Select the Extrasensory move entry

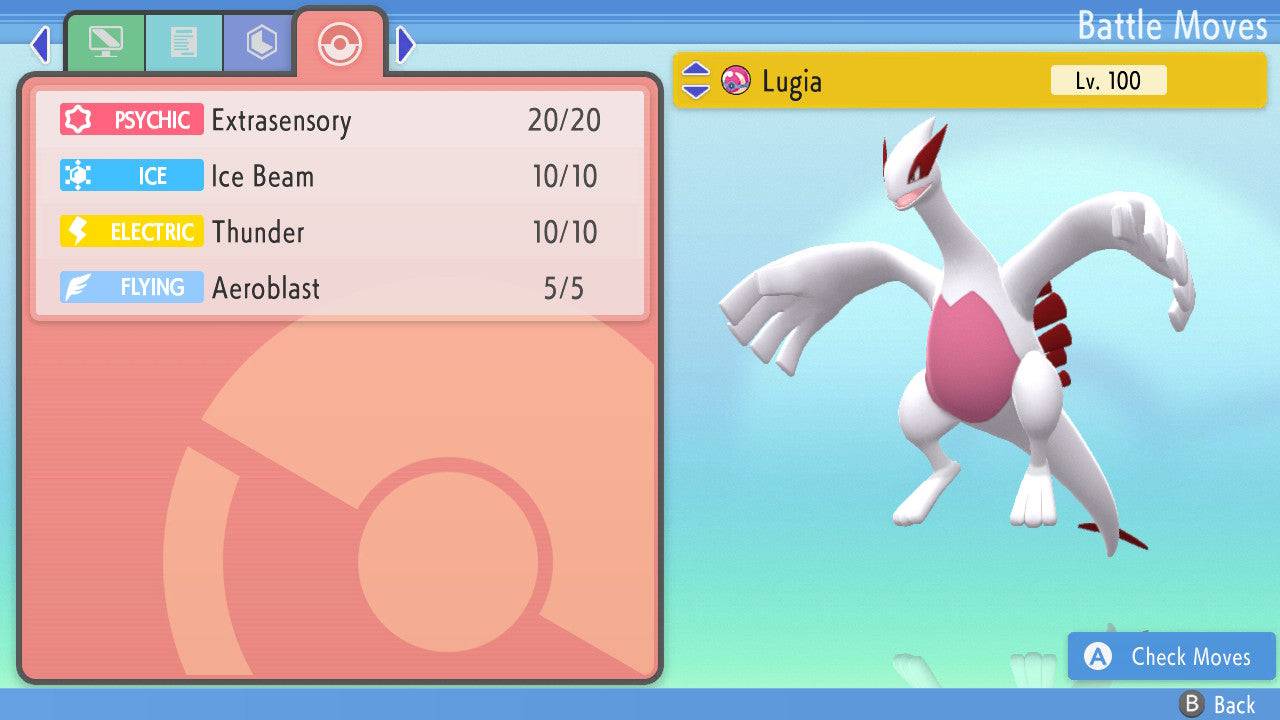(x=281, y=120)
